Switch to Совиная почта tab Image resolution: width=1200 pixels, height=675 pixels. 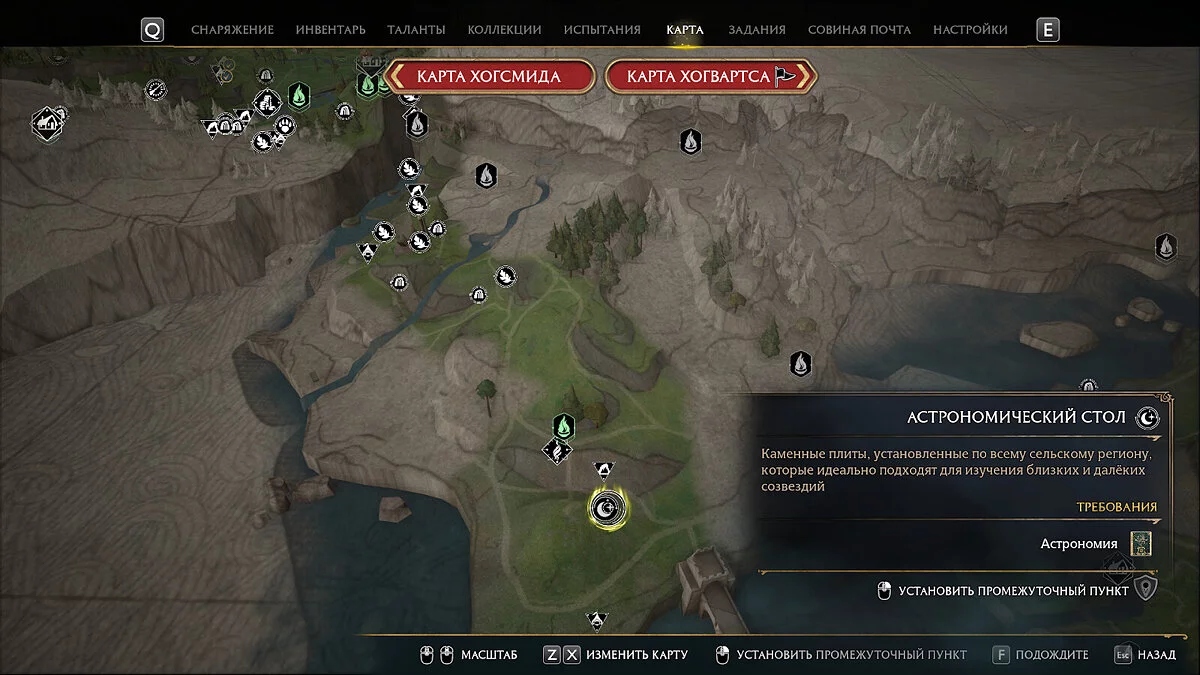pyautogui.click(x=859, y=30)
